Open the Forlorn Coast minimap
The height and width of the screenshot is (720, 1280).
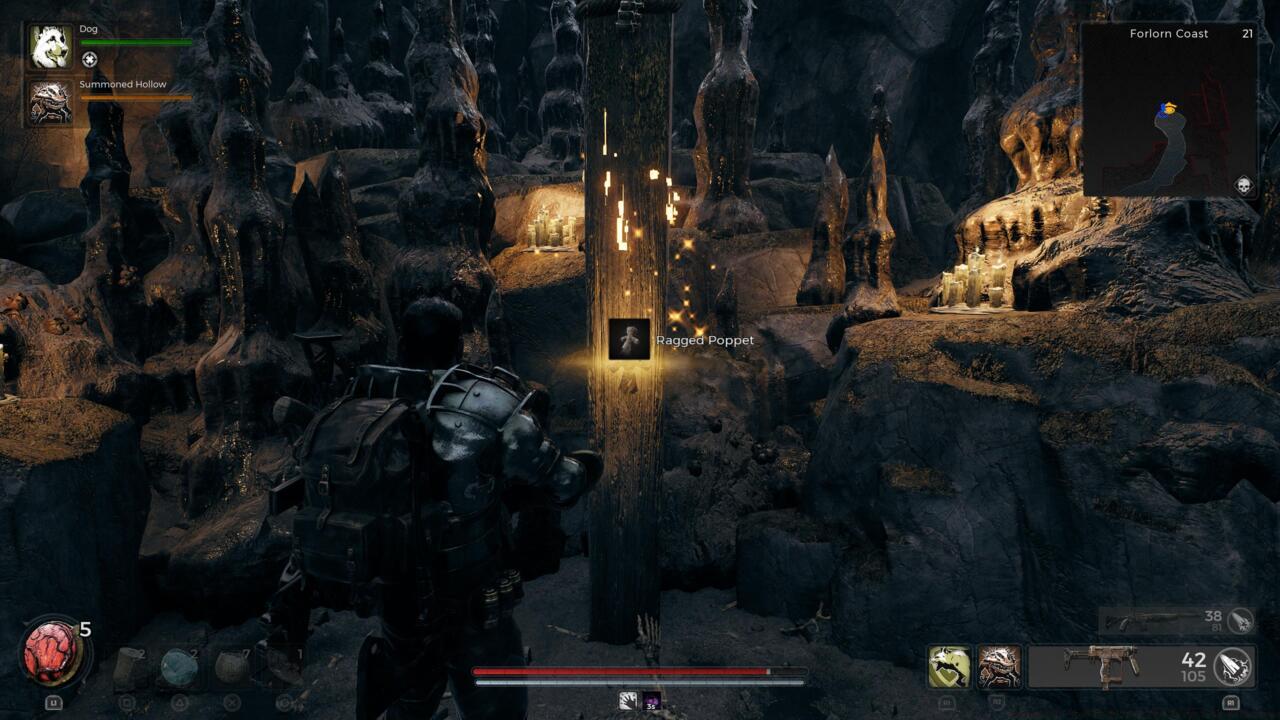click(1169, 109)
